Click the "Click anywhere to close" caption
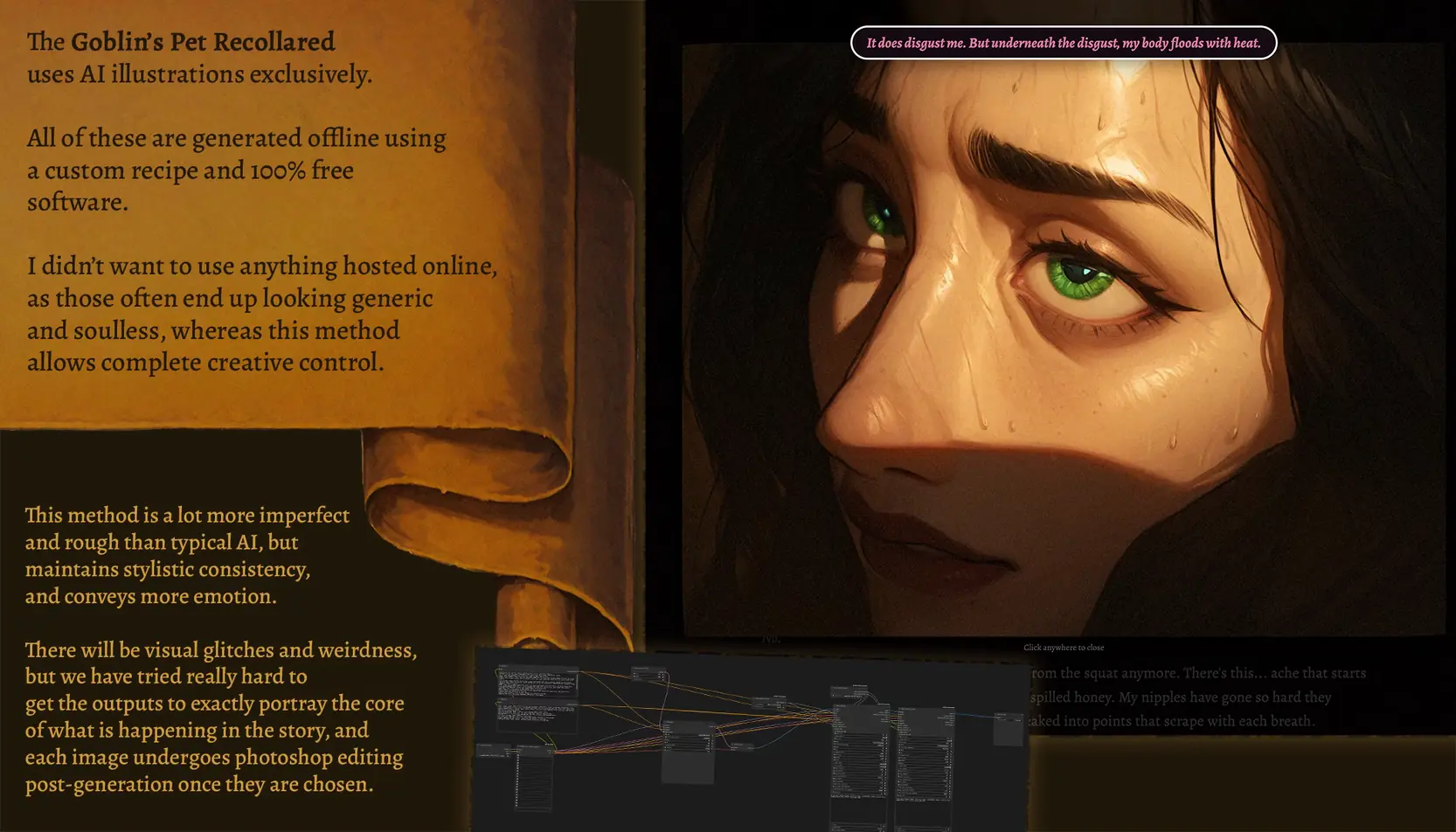Screen dimensions: 1456x832 (1063, 648)
